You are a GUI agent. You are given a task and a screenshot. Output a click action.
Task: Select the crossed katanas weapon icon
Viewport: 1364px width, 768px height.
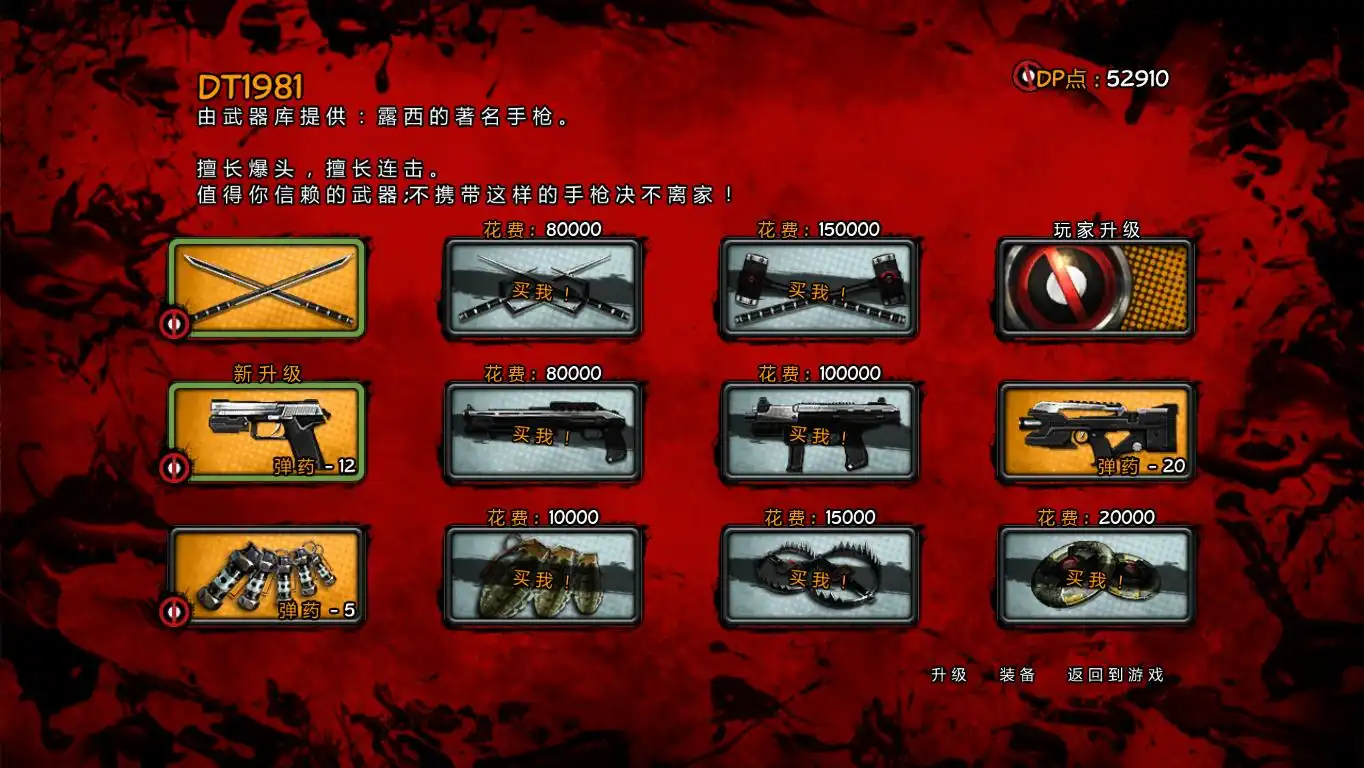(x=266, y=288)
